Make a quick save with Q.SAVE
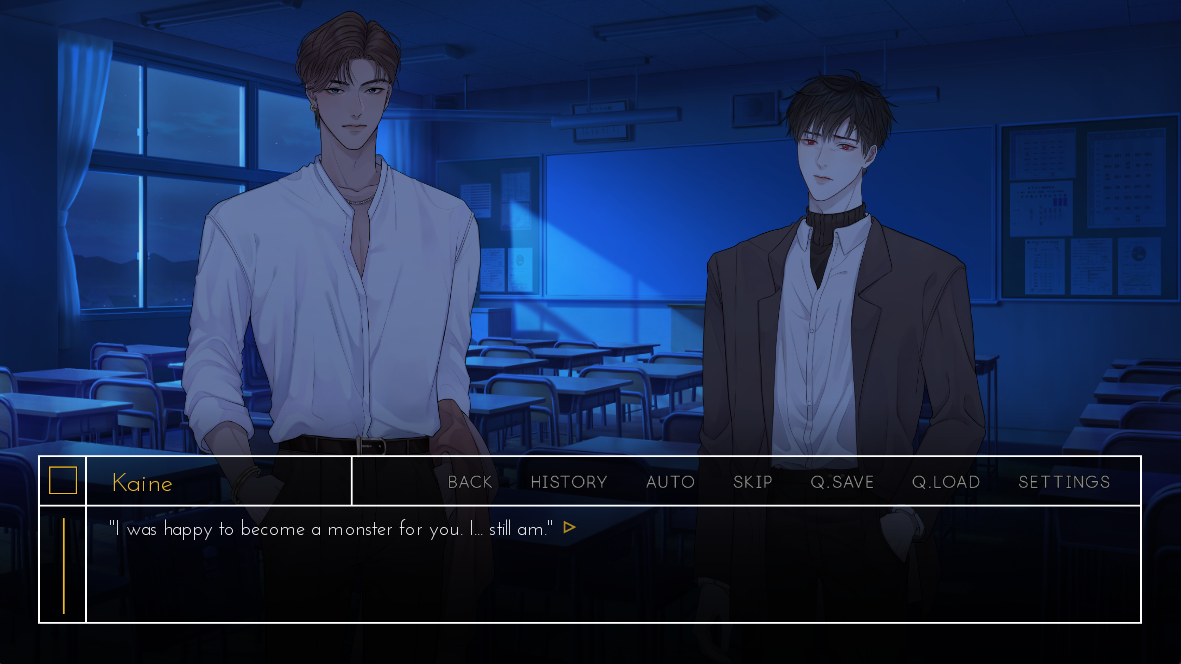The height and width of the screenshot is (664, 1181). 842,482
